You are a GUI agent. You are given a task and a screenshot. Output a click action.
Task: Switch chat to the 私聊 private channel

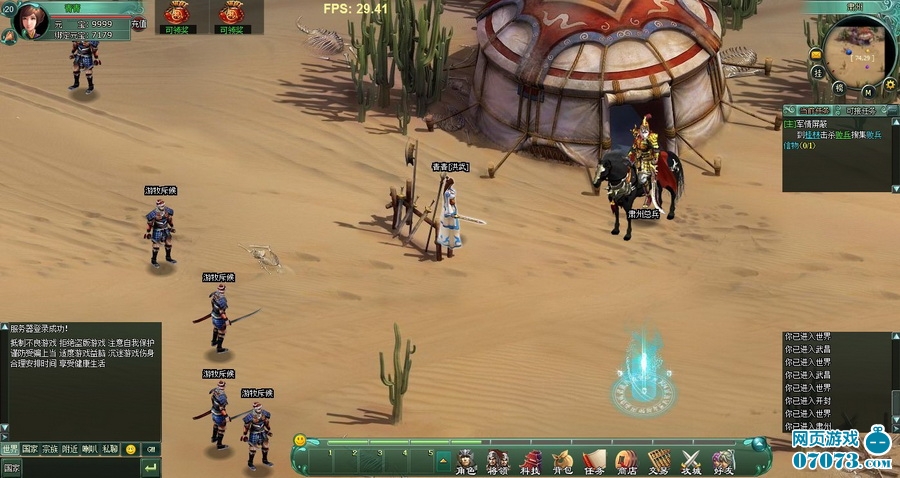click(110, 450)
